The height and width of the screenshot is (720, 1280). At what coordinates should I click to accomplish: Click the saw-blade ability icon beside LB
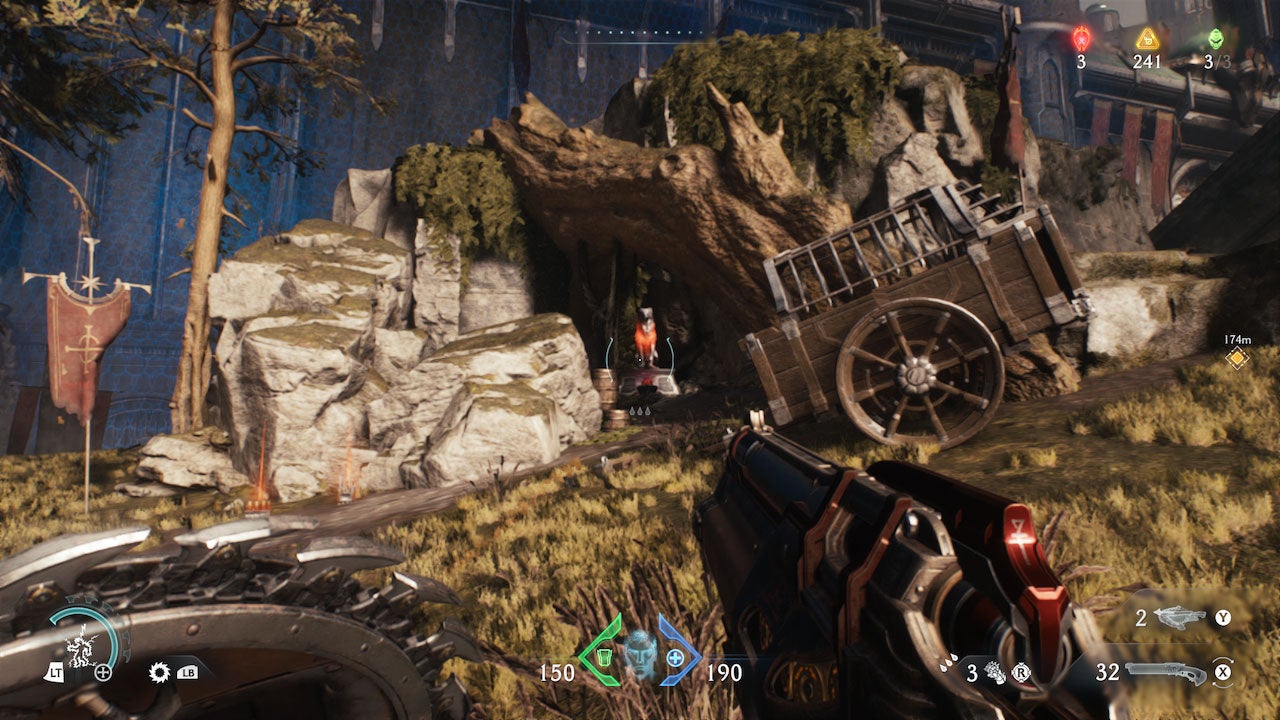tap(159, 672)
